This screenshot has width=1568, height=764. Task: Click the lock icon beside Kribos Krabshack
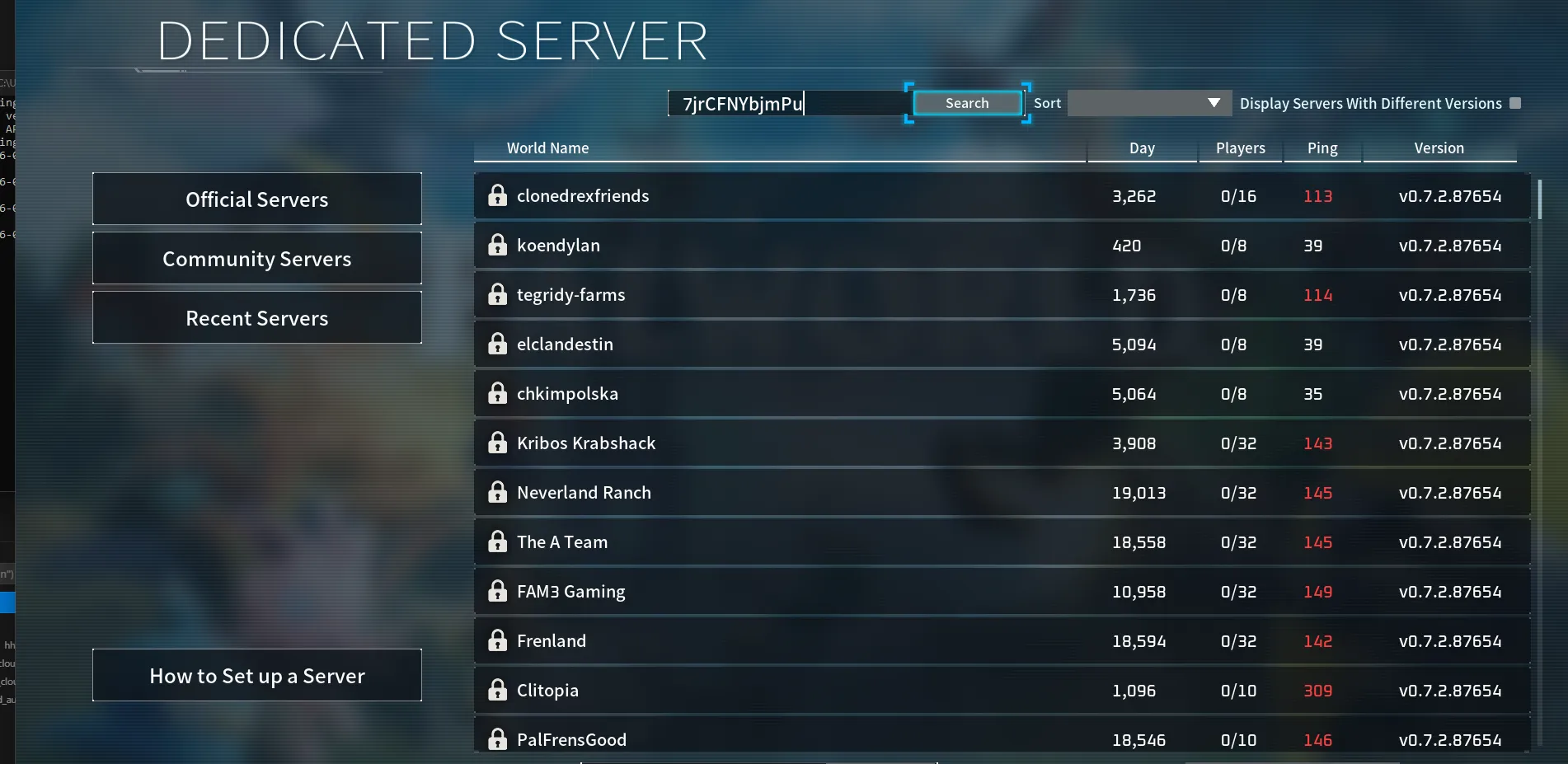(498, 443)
